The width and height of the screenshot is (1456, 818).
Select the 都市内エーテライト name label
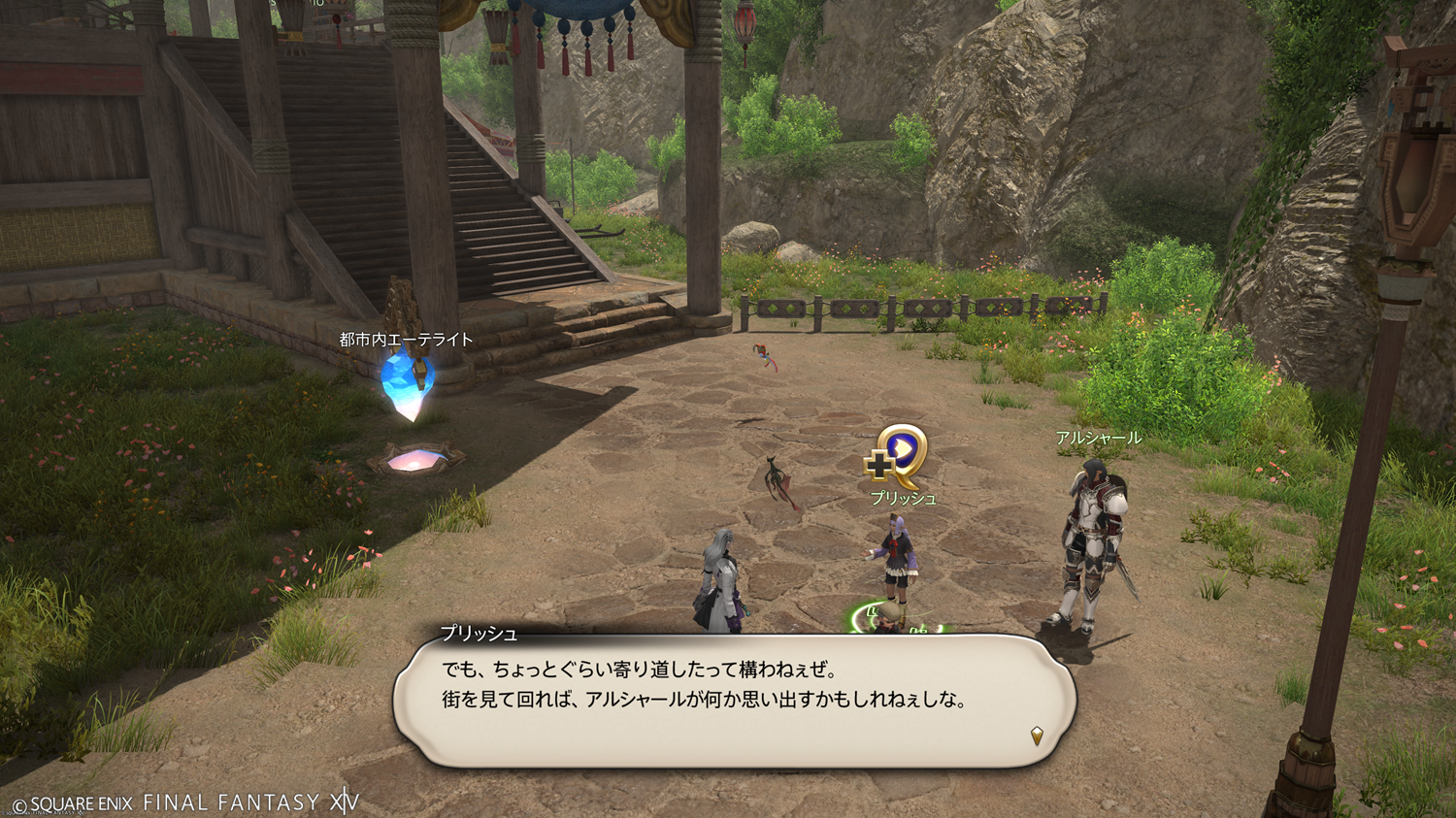pyautogui.click(x=406, y=340)
